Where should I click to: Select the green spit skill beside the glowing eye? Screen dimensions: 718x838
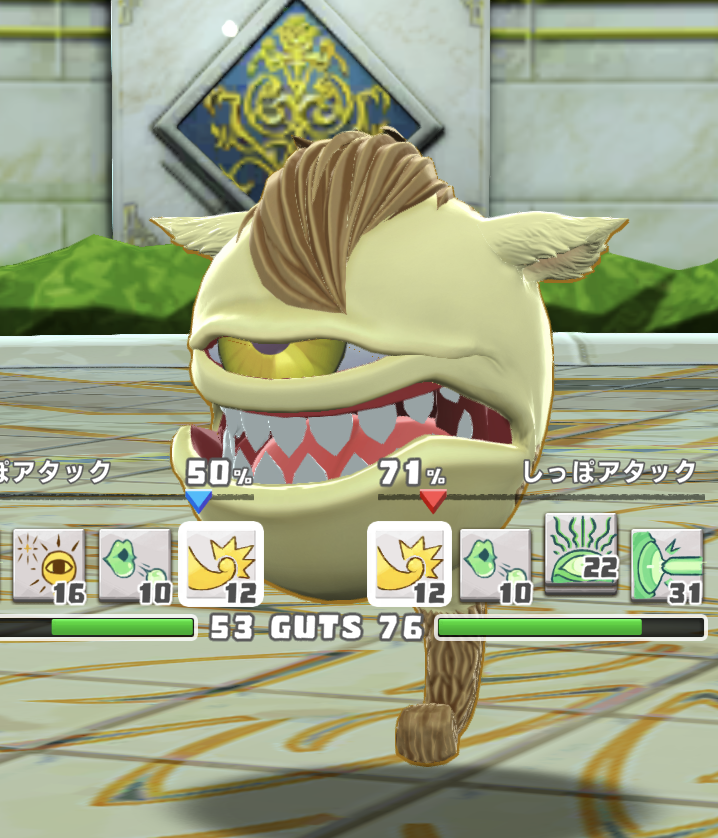pos(135,565)
